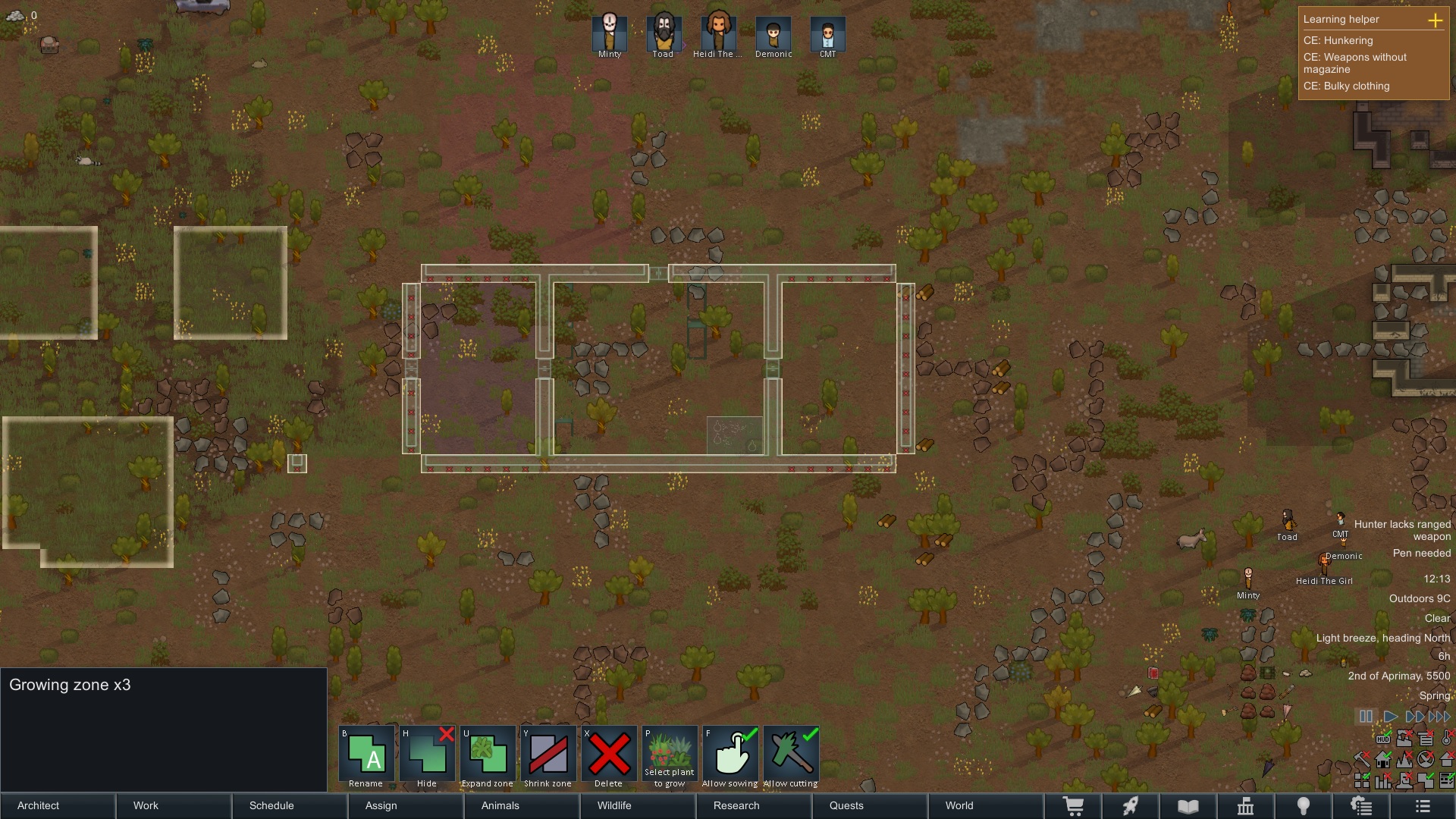Toggle the Allow cutting option

(791, 757)
